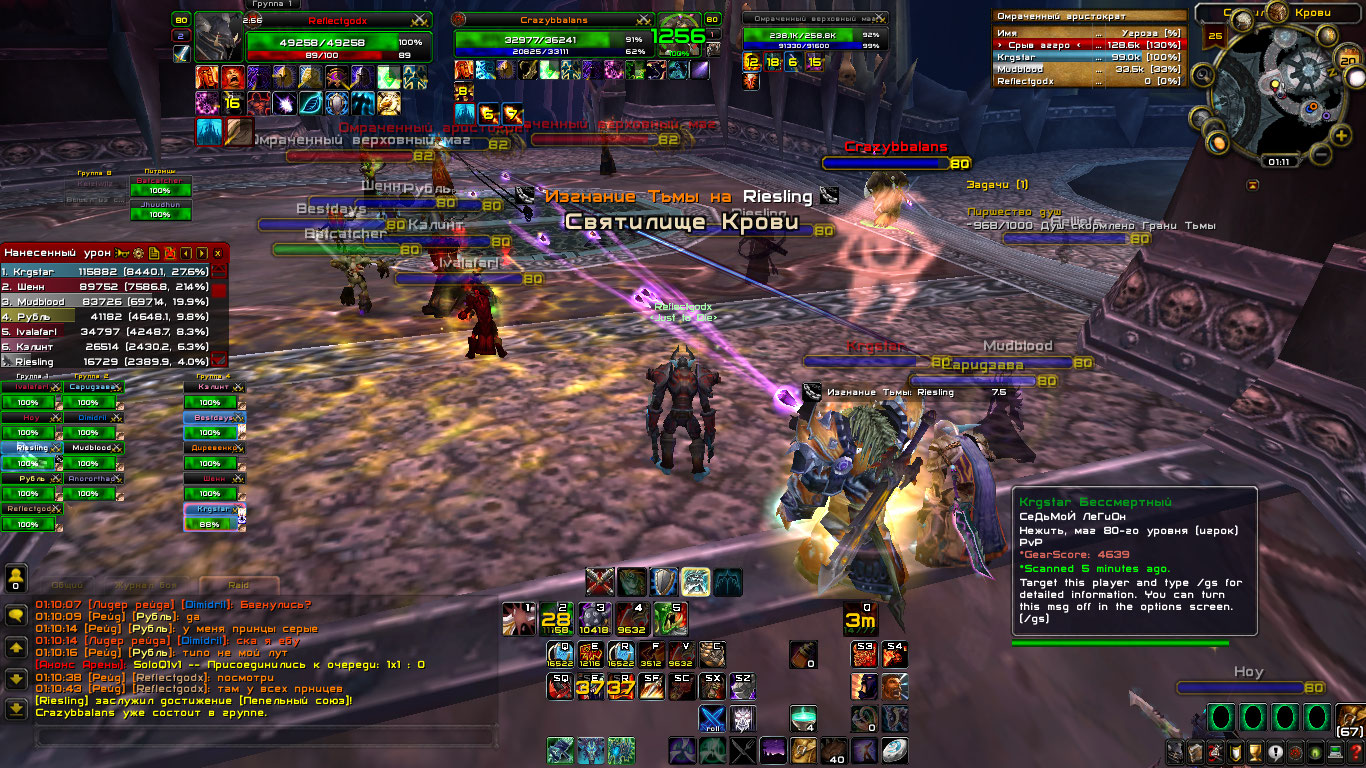Target Mudblood in the raid frames
The height and width of the screenshot is (768, 1366).
[90, 449]
